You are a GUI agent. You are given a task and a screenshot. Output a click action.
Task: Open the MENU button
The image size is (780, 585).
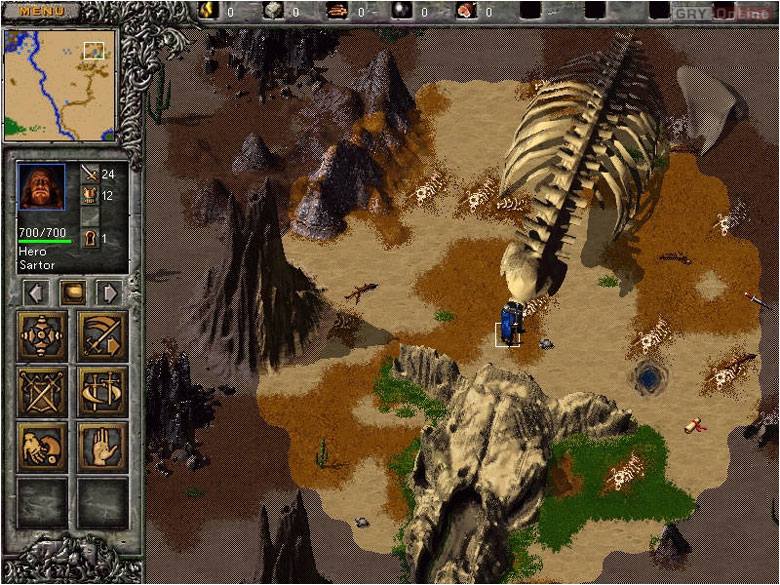pyautogui.click(x=41, y=11)
